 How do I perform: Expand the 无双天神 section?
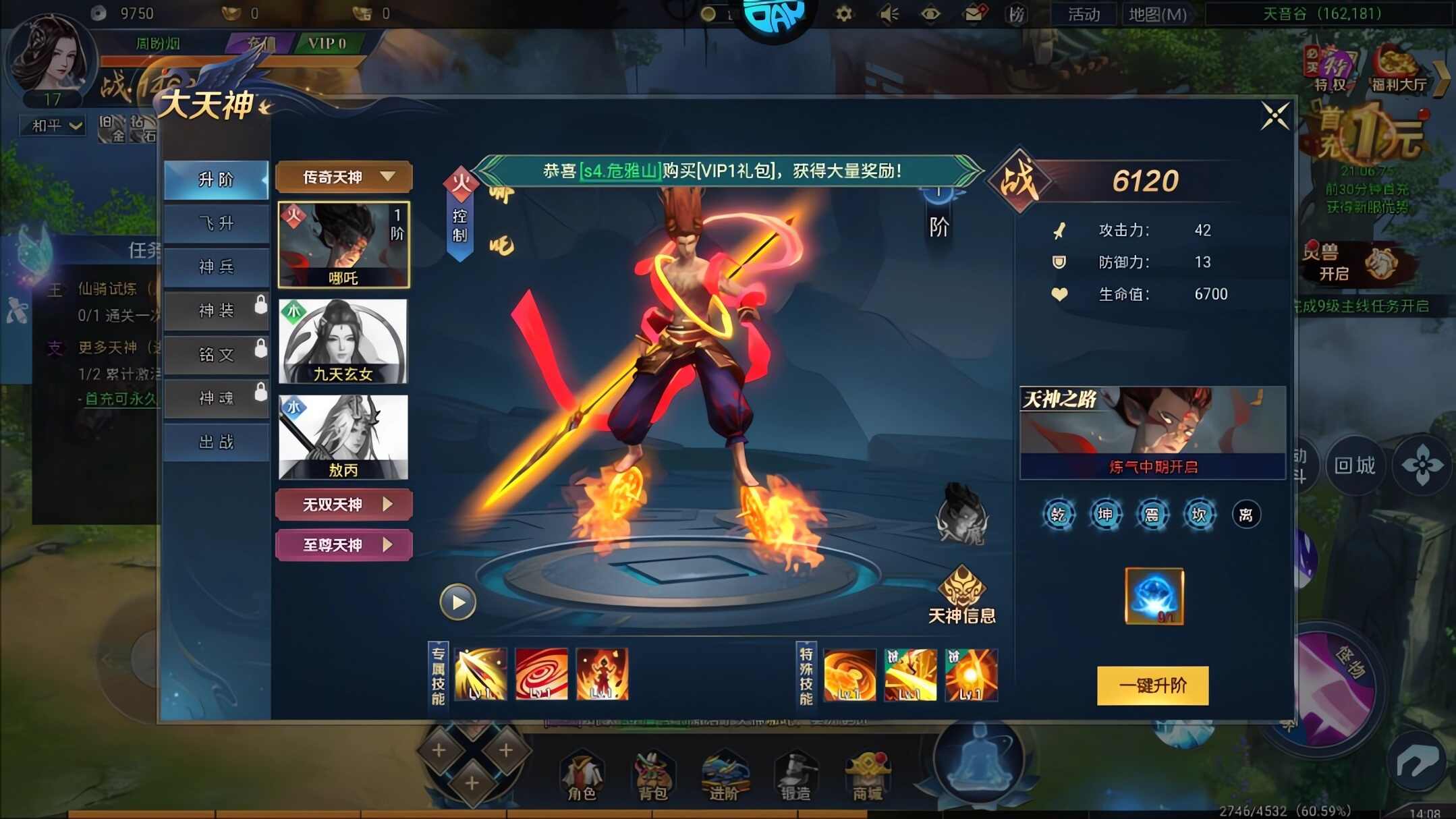(x=343, y=504)
